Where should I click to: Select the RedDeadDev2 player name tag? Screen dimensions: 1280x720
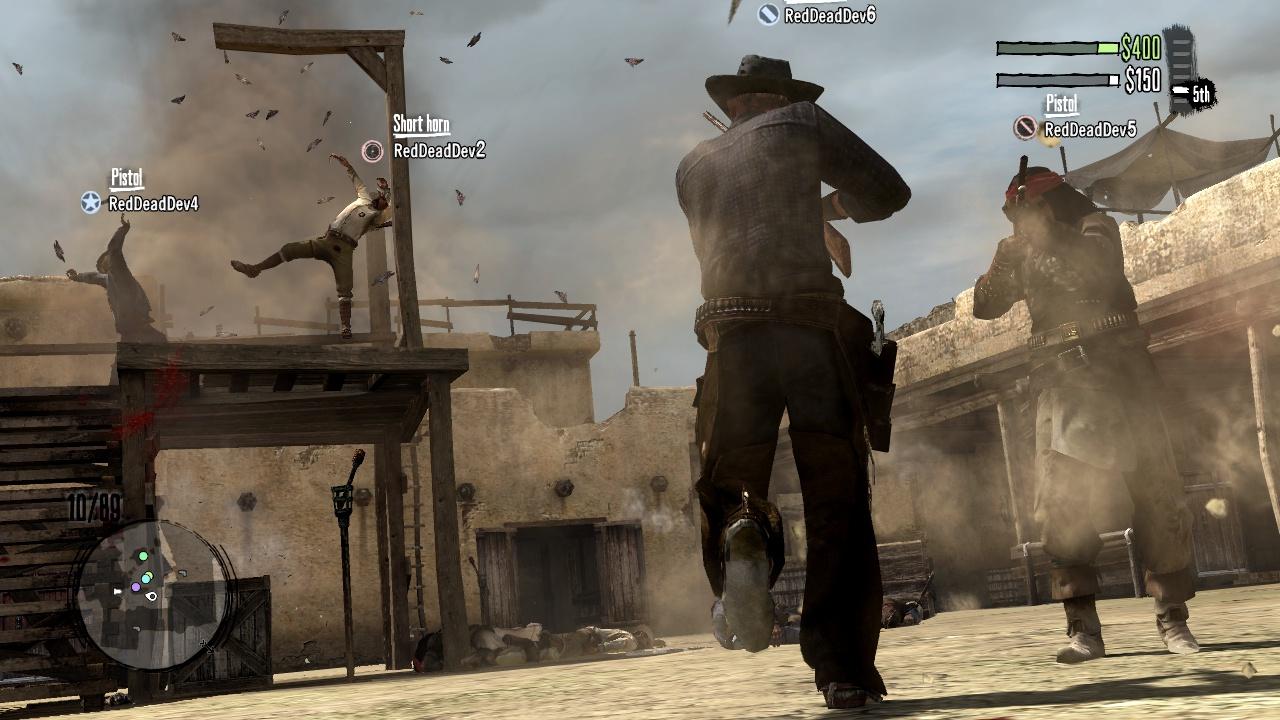(439, 151)
